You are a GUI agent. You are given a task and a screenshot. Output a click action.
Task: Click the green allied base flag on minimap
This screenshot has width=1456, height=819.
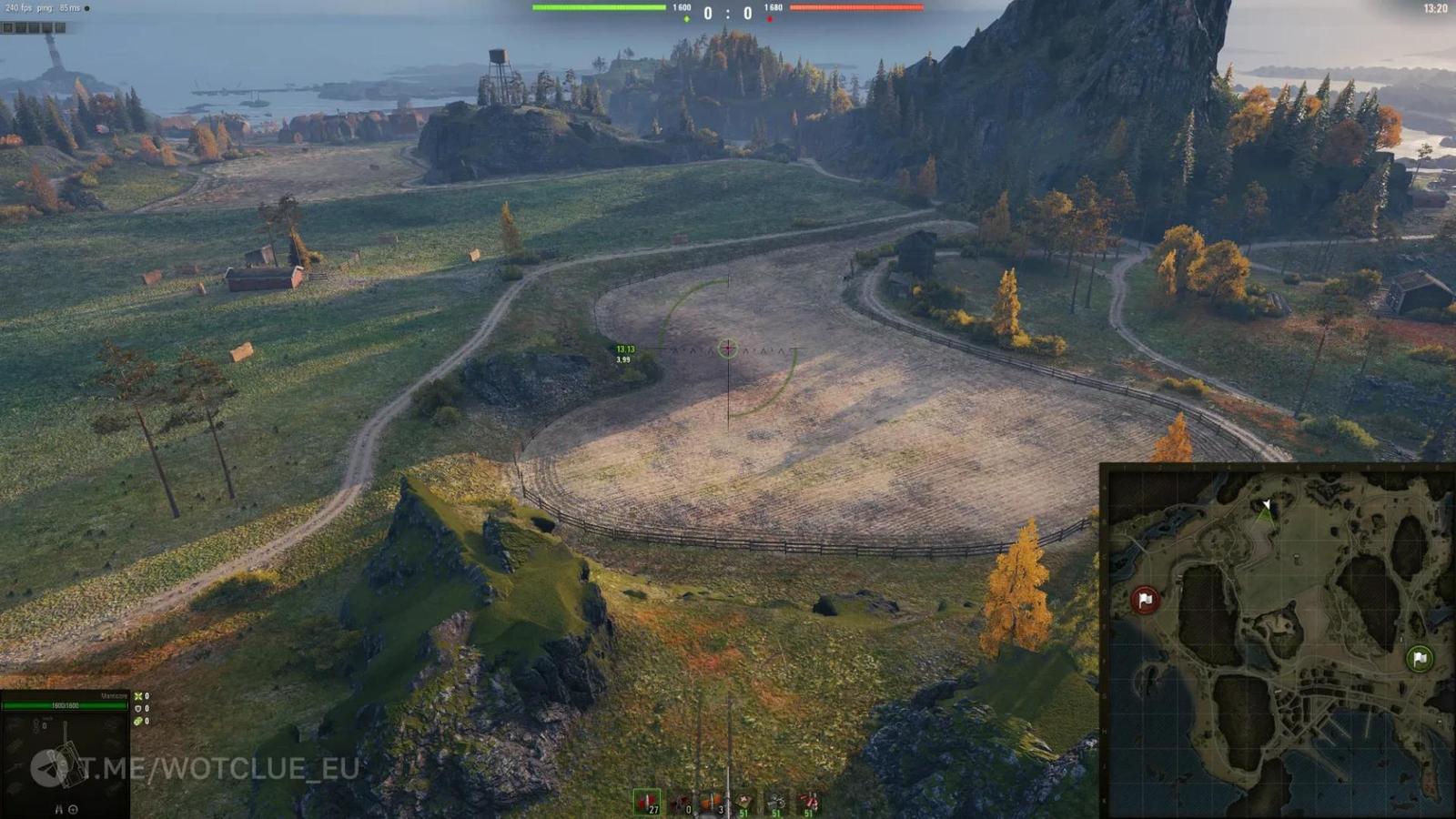(x=1421, y=657)
